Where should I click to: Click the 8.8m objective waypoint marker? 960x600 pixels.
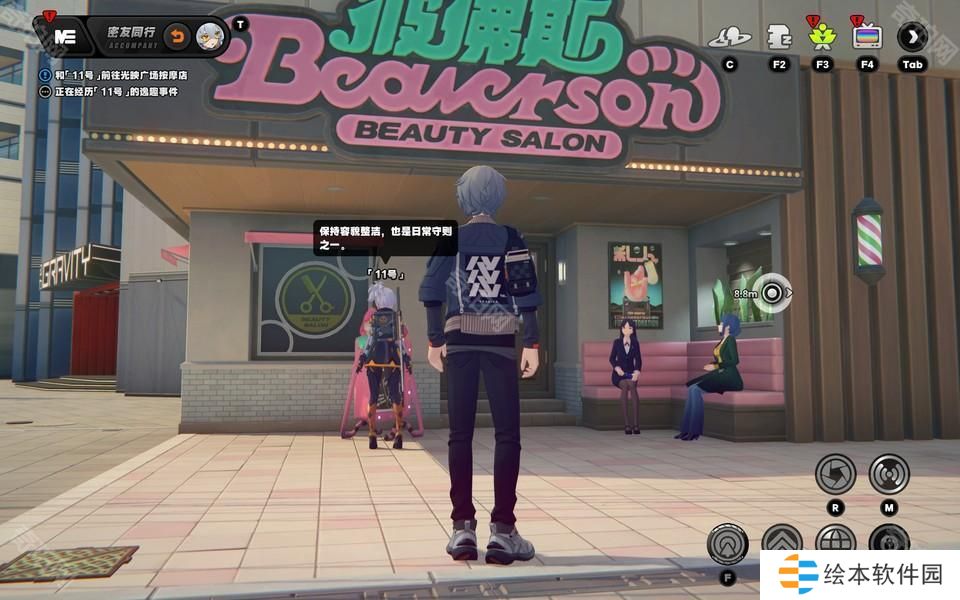(x=773, y=293)
